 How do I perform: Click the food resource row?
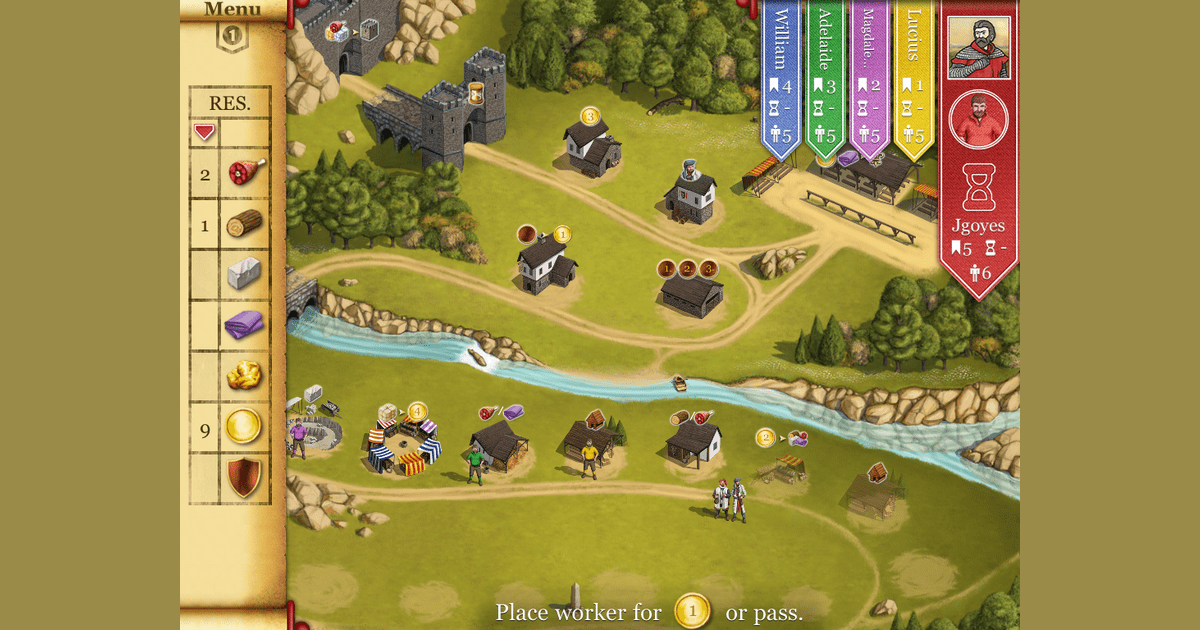tap(230, 174)
